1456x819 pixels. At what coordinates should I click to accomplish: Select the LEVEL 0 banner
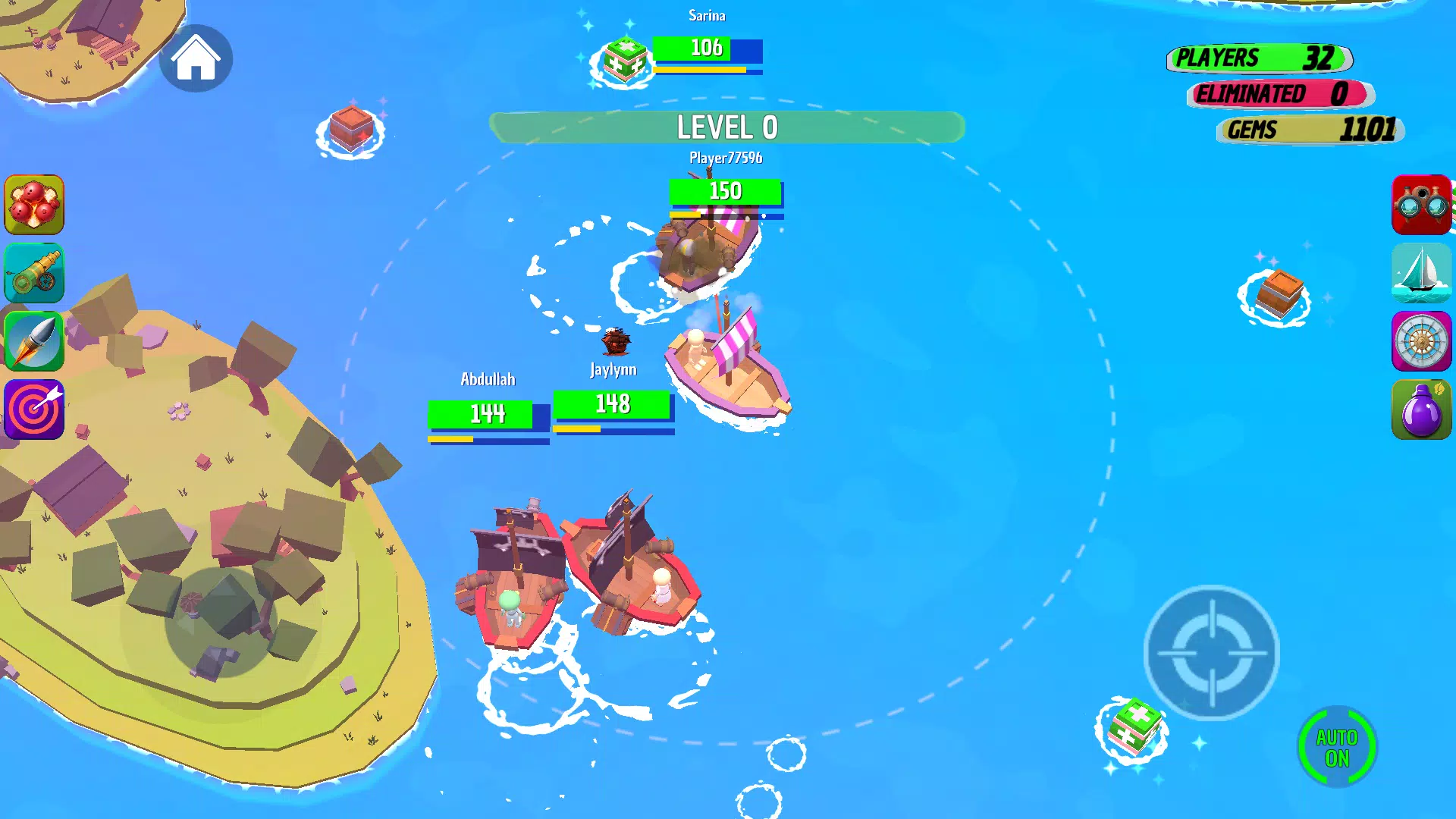726,127
